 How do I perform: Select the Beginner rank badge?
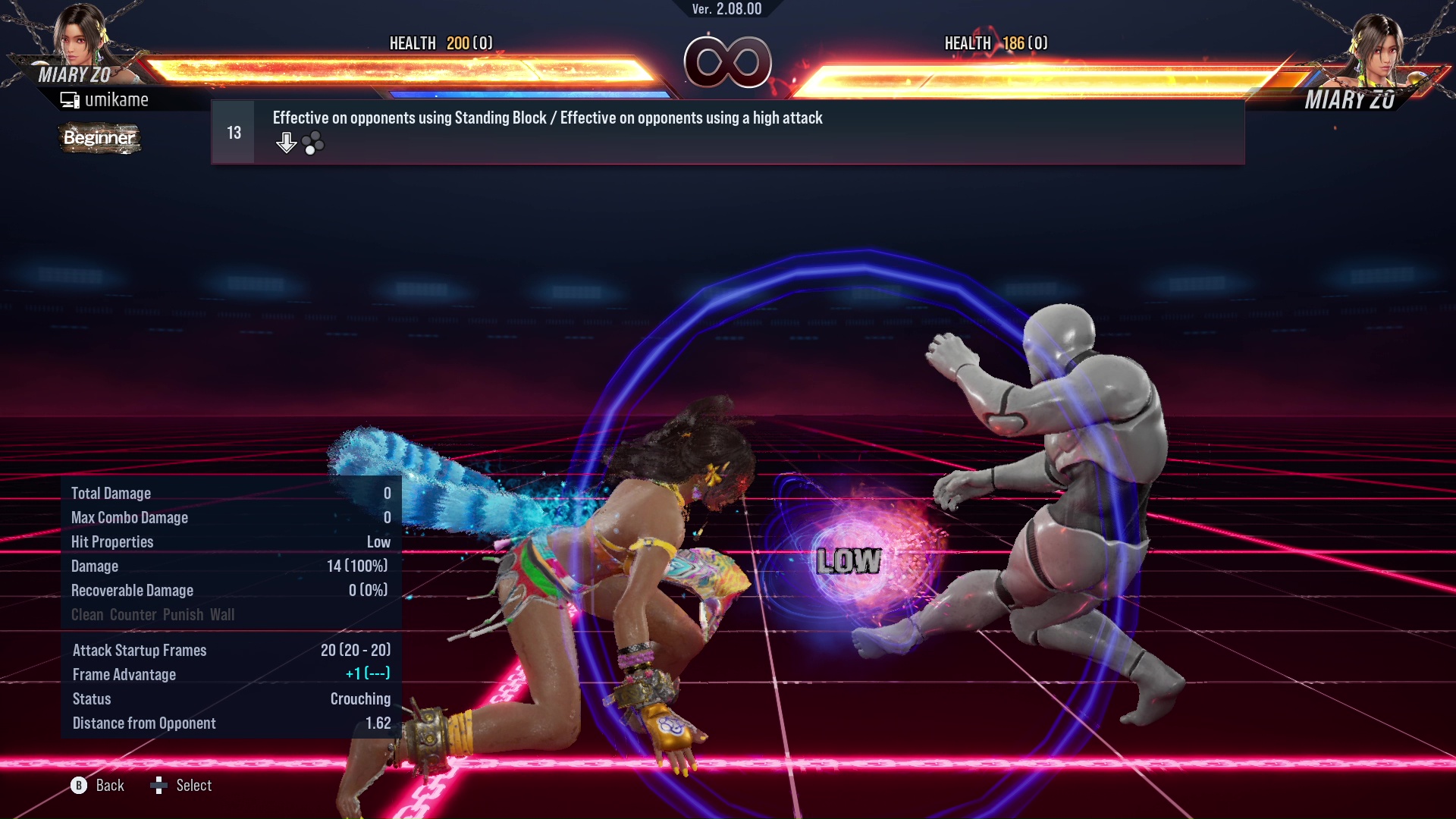click(99, 139)
